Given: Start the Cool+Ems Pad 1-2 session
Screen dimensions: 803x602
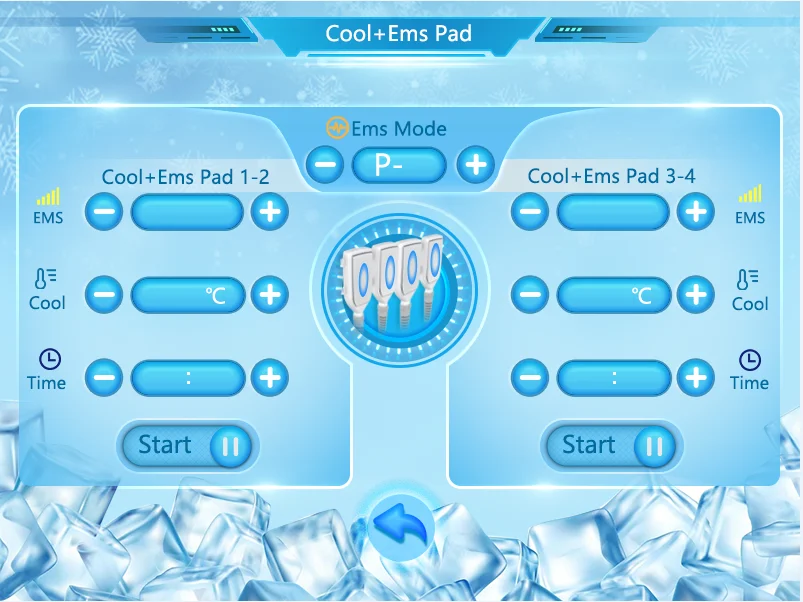Looking at the screenshot, I should (x=189, y=446).
